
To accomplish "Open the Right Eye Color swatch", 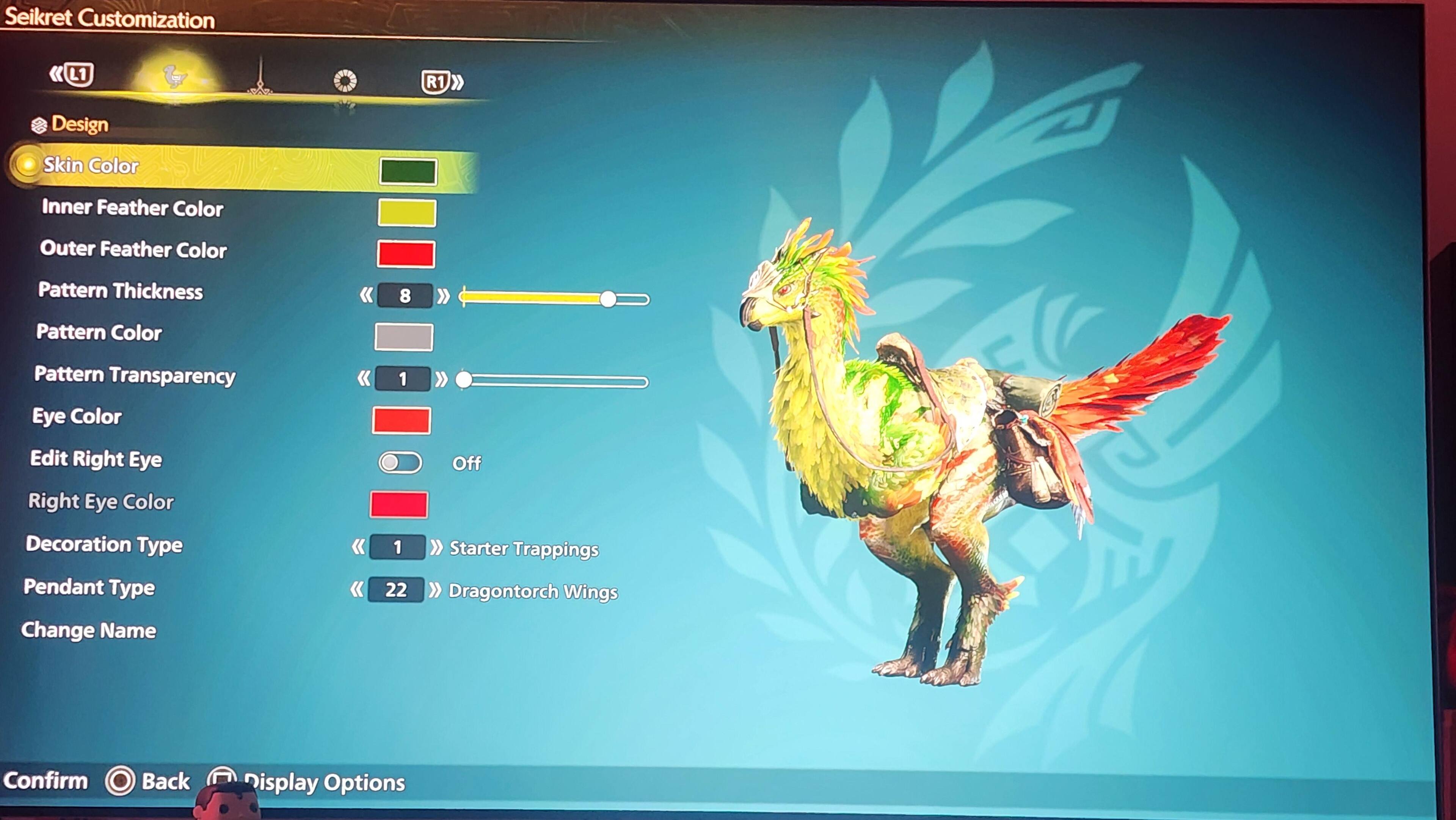I will pyautogui.click(x=399, y=504).
